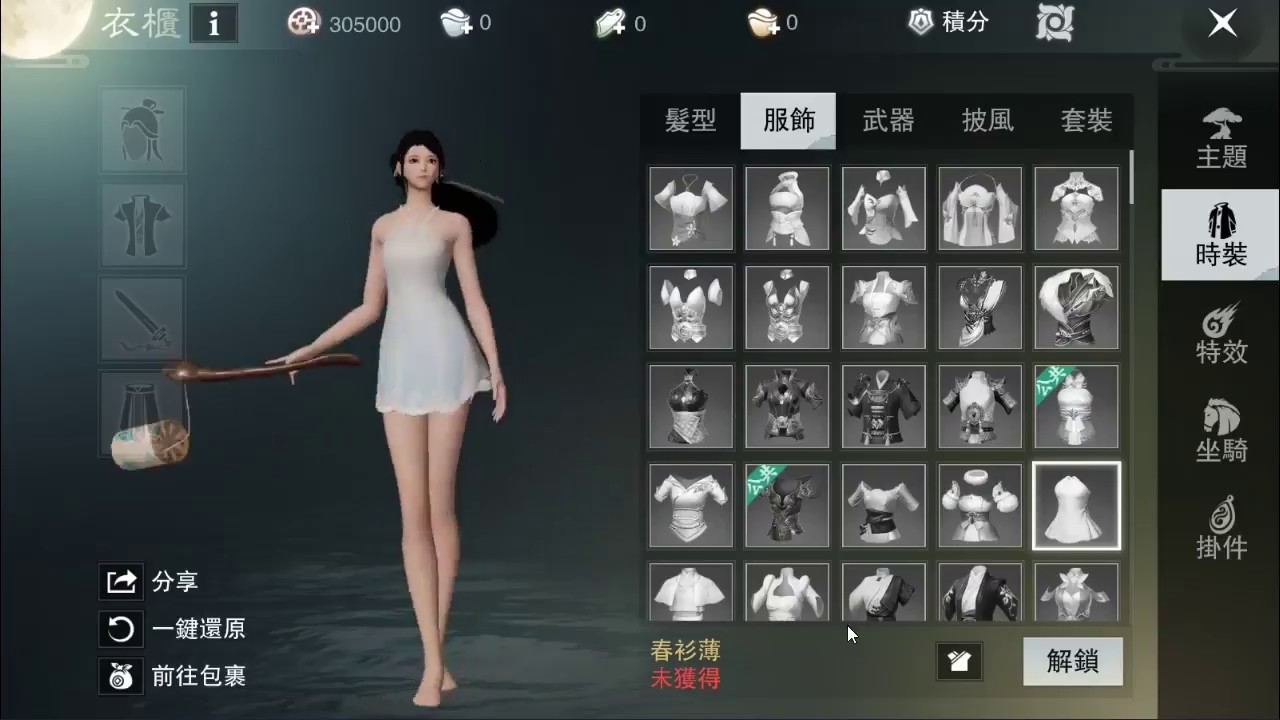Select the clothing slot on the left
The image size is (1280, 720).
(x=142, y=225)
